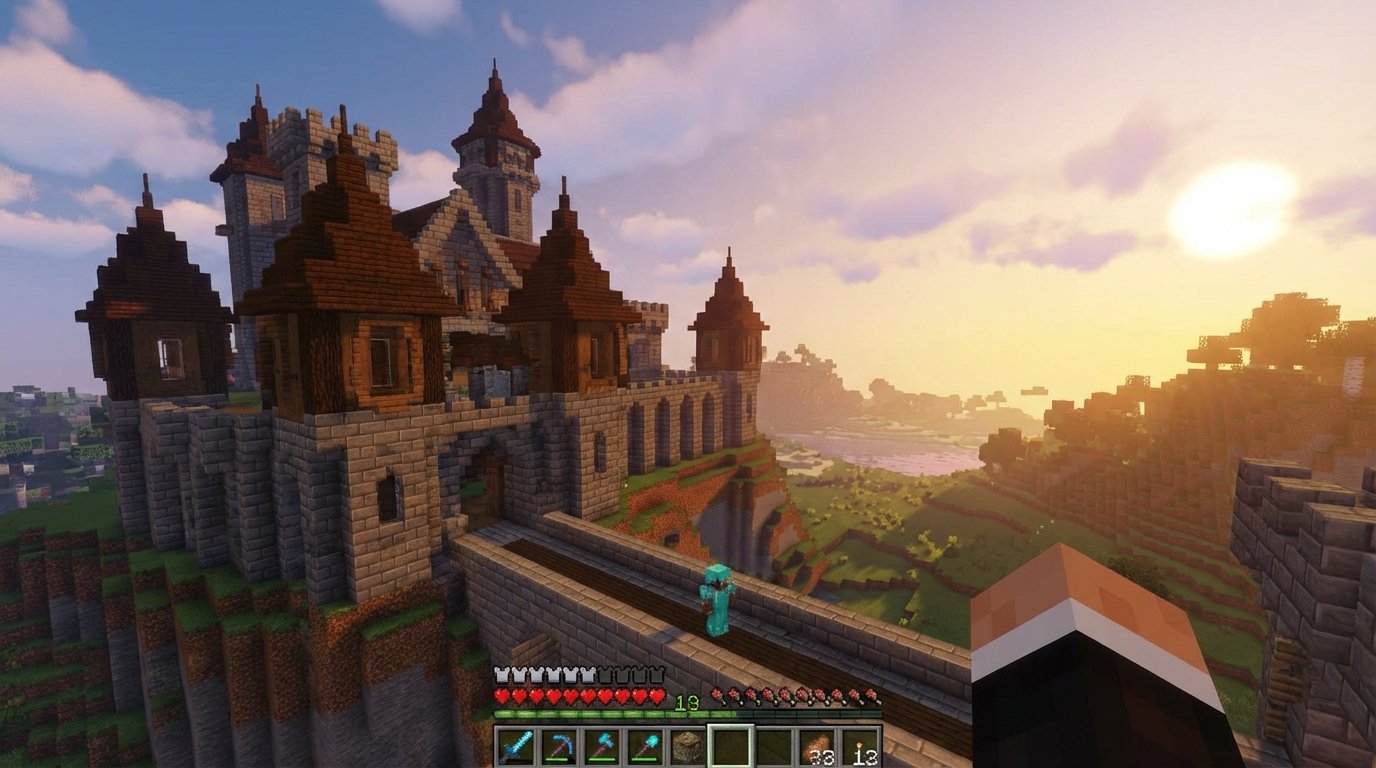
Task: Click the first heart of the health bar
Action: (x=500, y=696)
